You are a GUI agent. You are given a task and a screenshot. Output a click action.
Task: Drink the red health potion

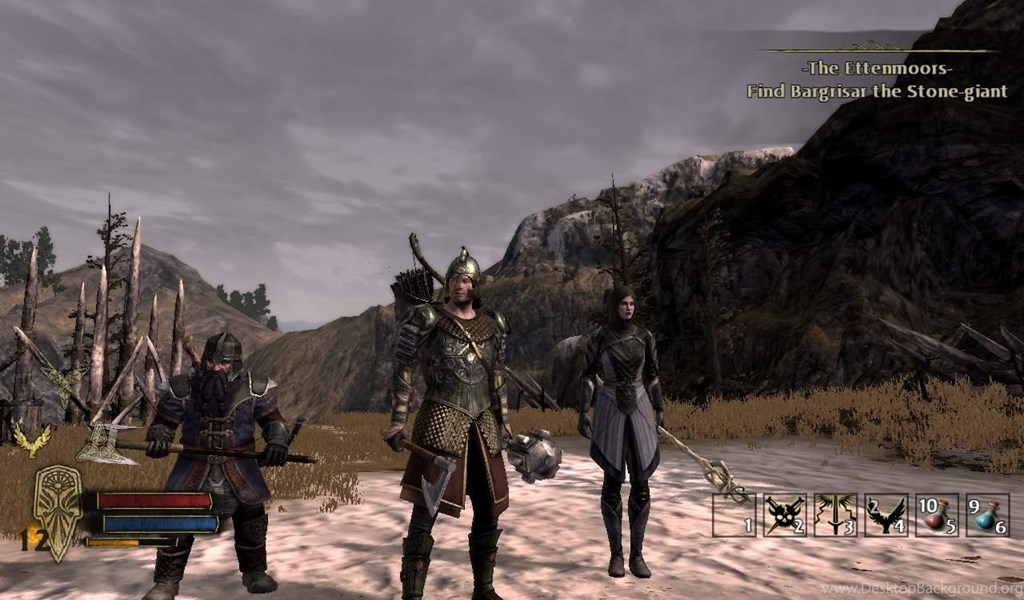(937, 515)
